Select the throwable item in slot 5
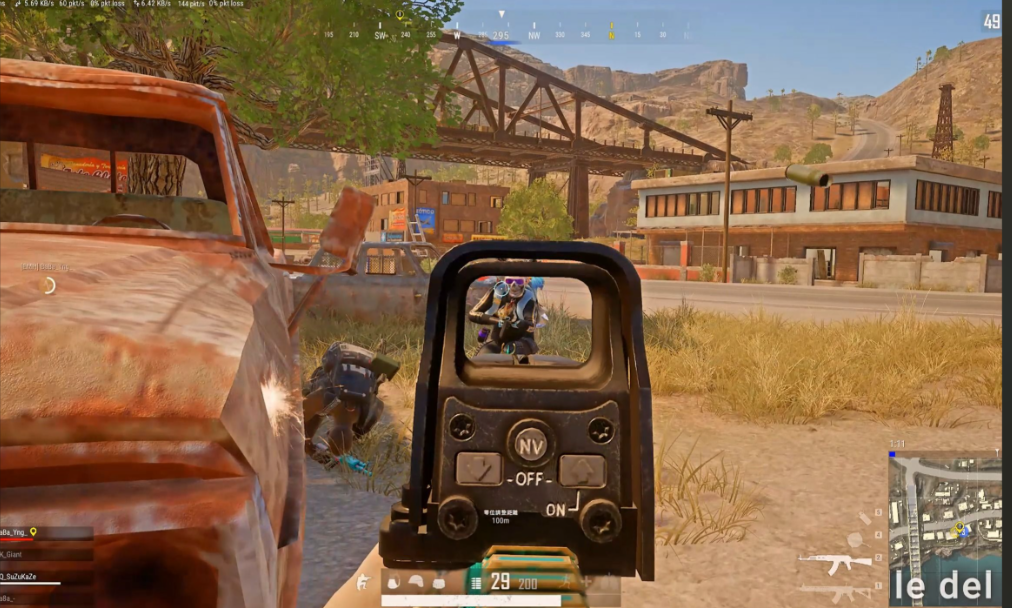 coord(867,517)
